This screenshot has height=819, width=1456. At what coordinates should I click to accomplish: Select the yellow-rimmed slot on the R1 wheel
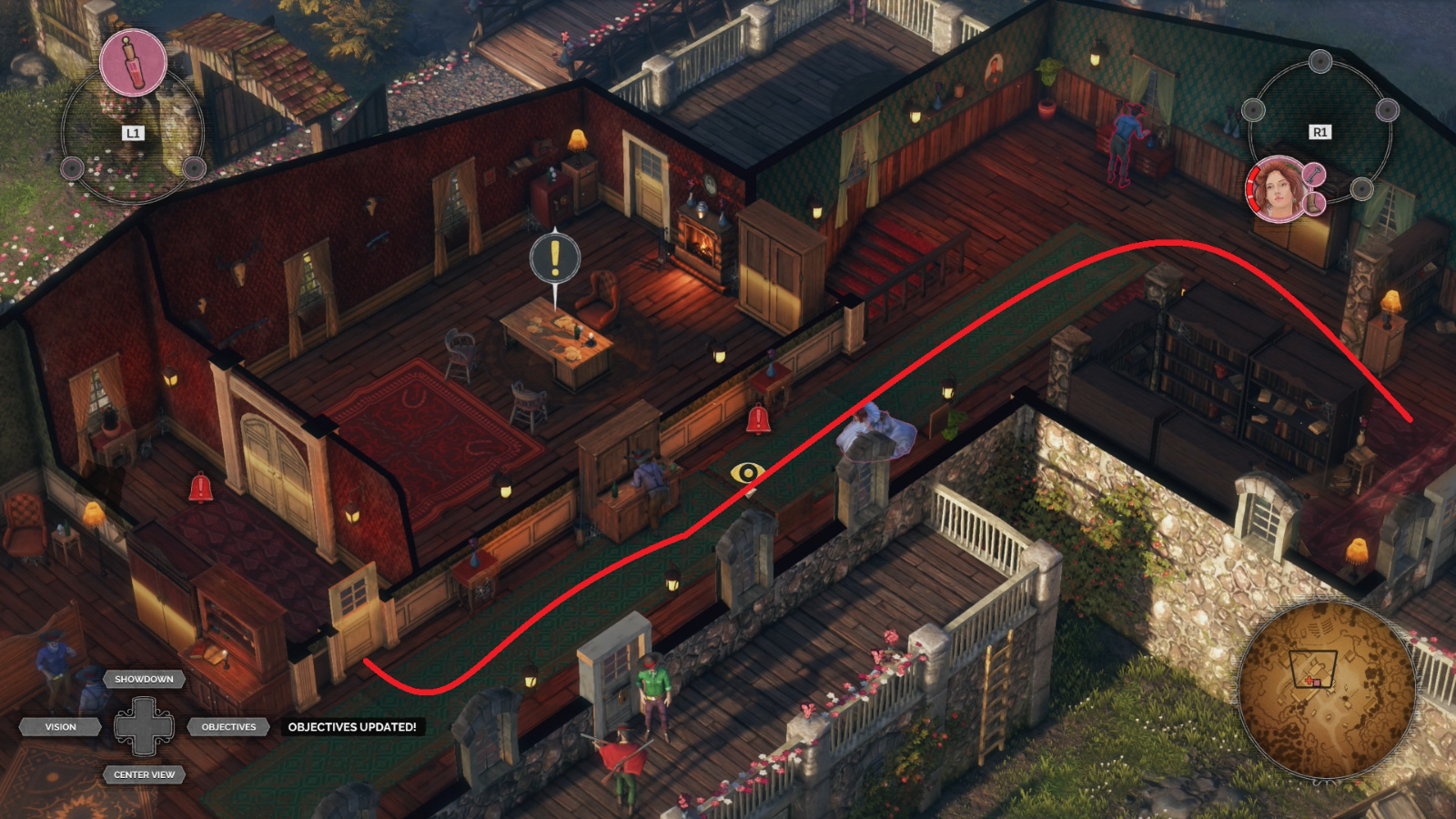coord(1362,190)
